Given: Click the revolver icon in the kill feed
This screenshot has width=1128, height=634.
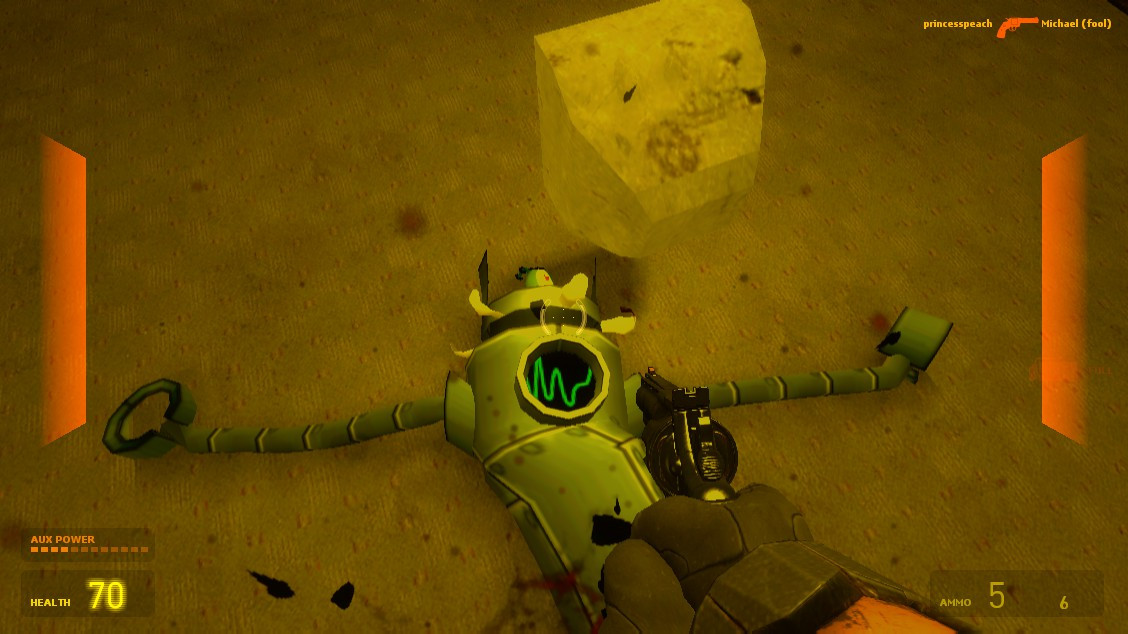Looking at the screenshot, I should [x=1016, y=26].
